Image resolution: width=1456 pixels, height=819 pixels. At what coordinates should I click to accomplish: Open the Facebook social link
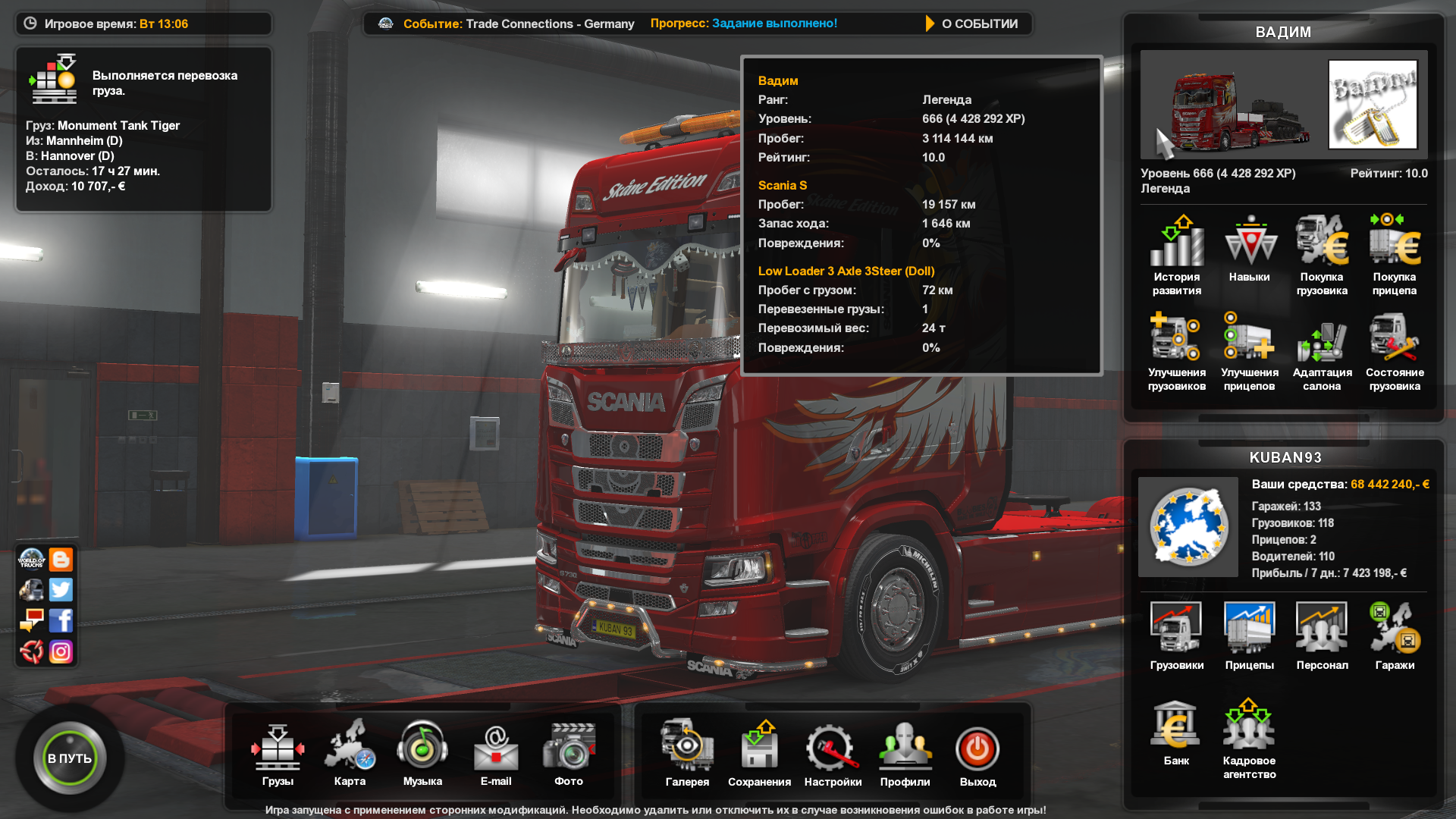tap(61, 620)
